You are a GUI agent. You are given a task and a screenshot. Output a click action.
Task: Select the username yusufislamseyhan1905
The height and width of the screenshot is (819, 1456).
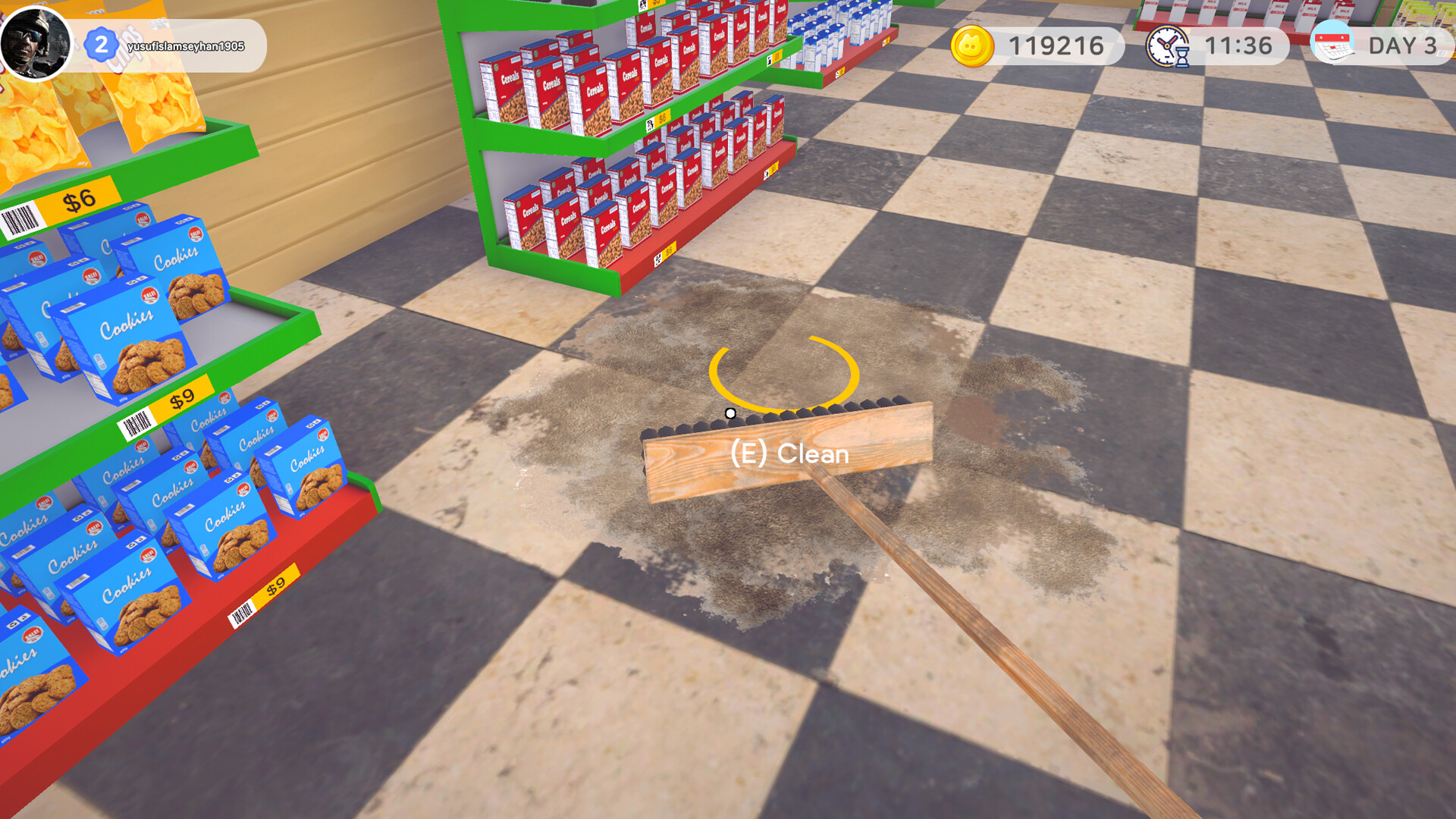(x=187, y=45)
